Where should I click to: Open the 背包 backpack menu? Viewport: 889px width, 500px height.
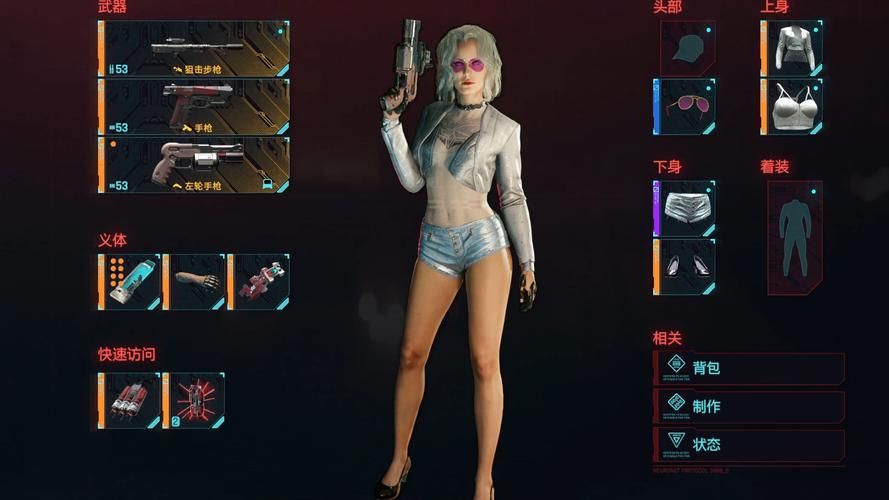click(749, 368)
